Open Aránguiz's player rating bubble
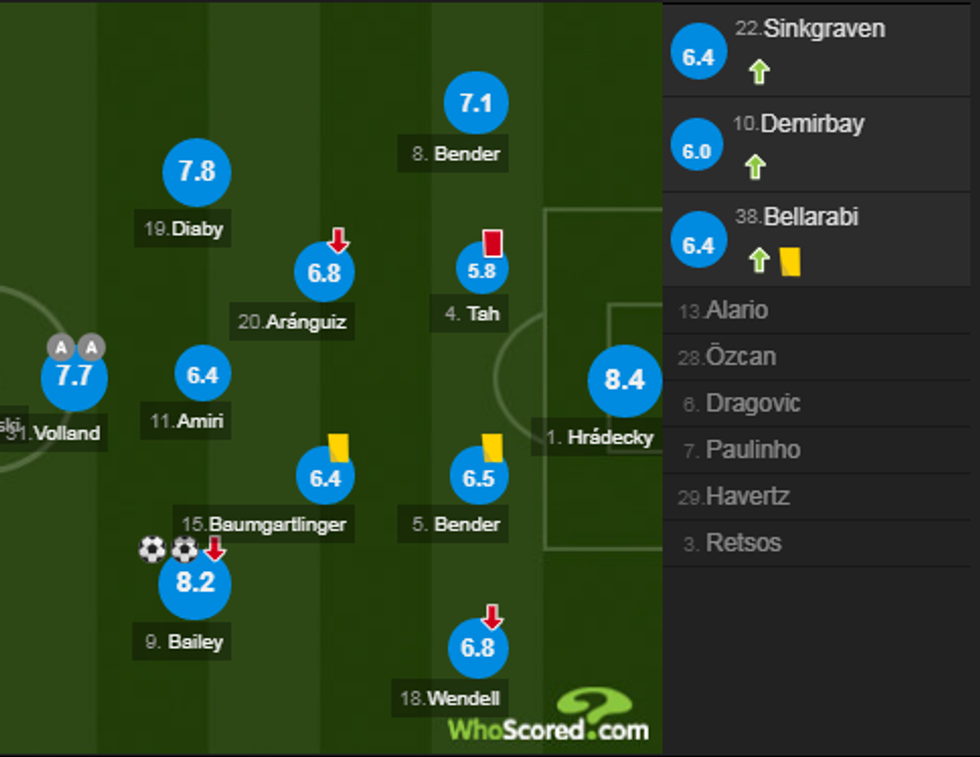Viewport: 980px width, 757px height. (x=324, y=273)
